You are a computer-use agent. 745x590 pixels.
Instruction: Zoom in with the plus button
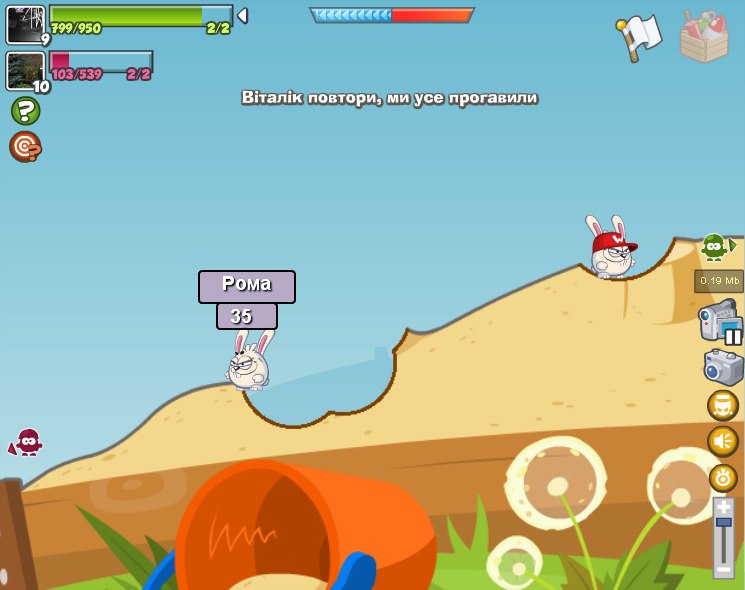[724, 508]
